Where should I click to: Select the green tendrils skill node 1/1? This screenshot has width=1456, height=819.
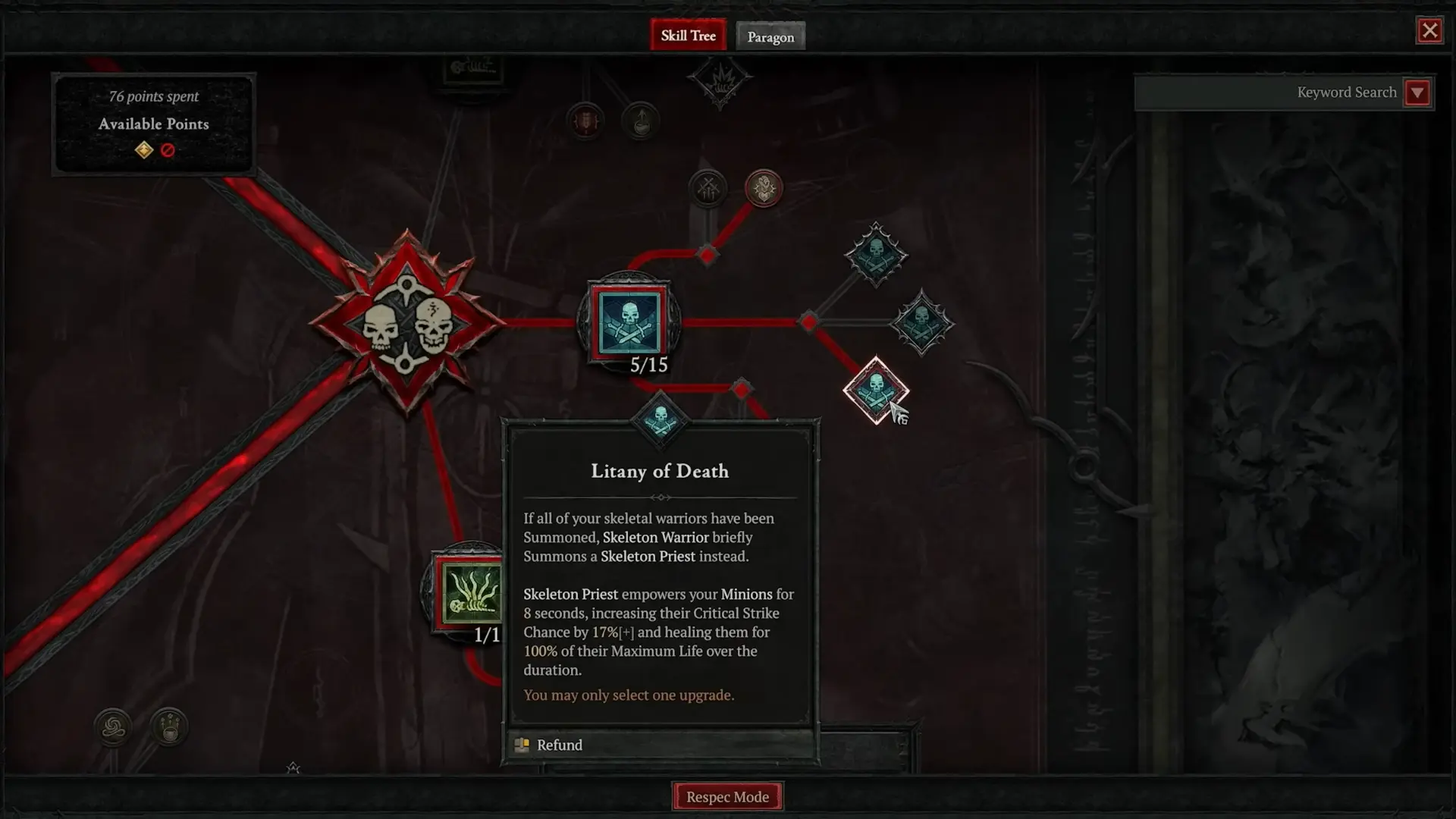pos(470,592)
